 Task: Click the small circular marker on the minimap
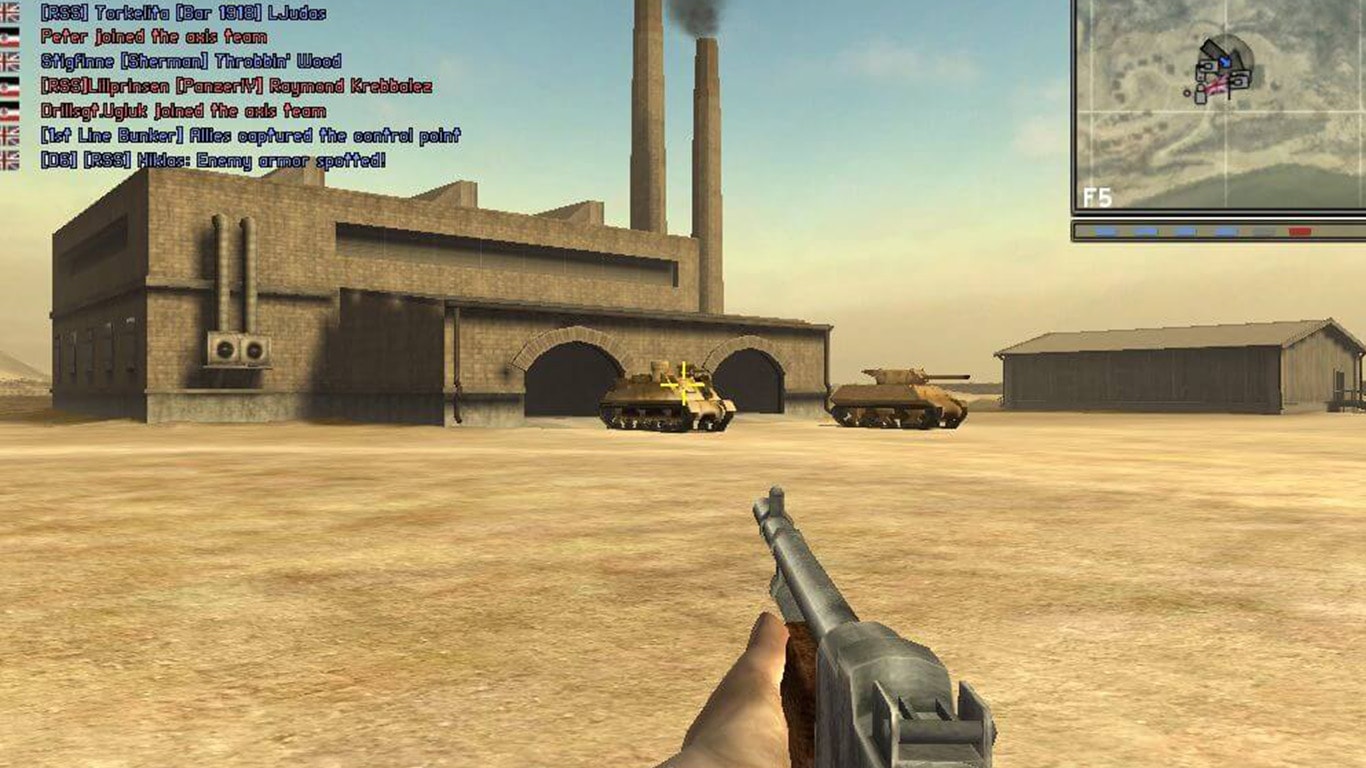tap(1187, 94)
